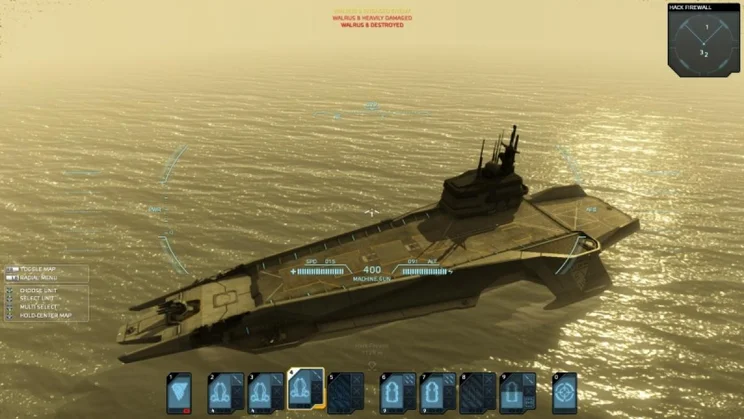Activate the crosshair target slot 0
The height and width of the screenshot is (419, 744).
point(565,393)
